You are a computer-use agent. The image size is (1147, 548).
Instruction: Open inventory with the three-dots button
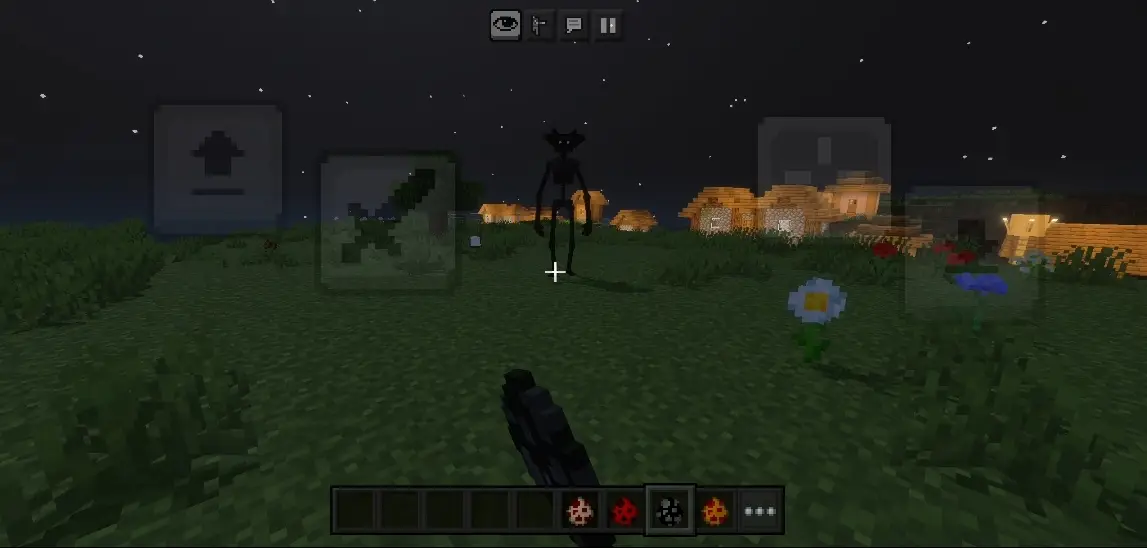(x=760, y=511)
